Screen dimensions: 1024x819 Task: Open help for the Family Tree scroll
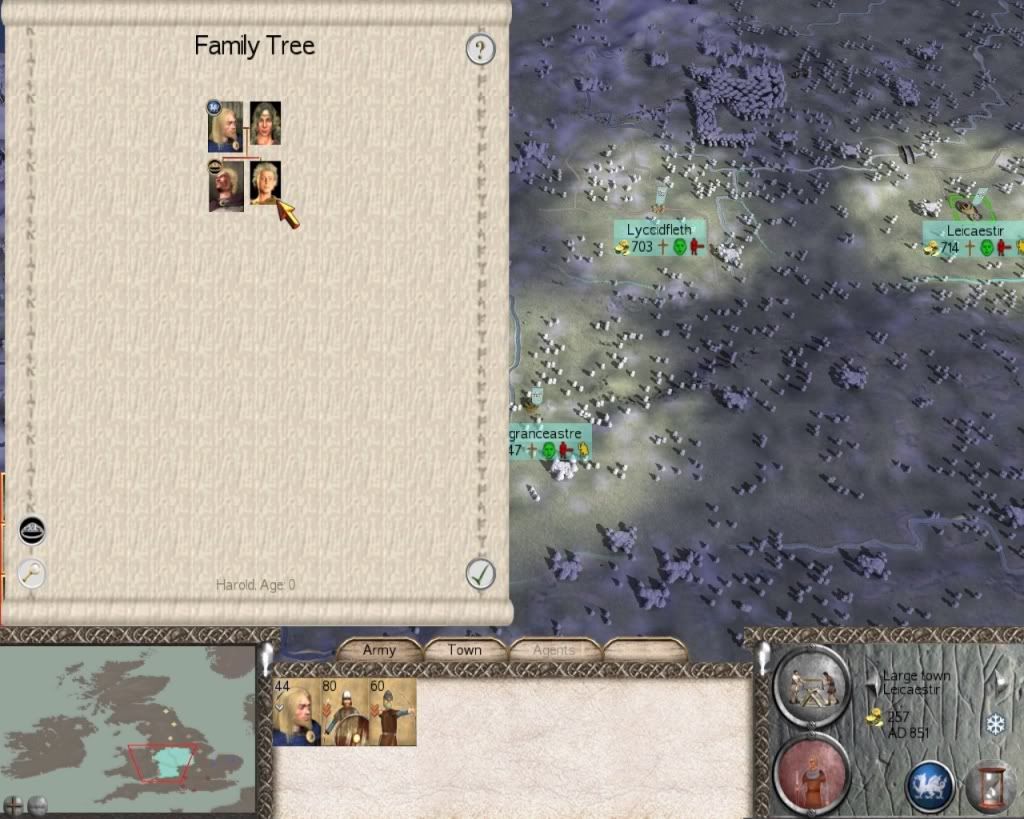pos(481,49)
